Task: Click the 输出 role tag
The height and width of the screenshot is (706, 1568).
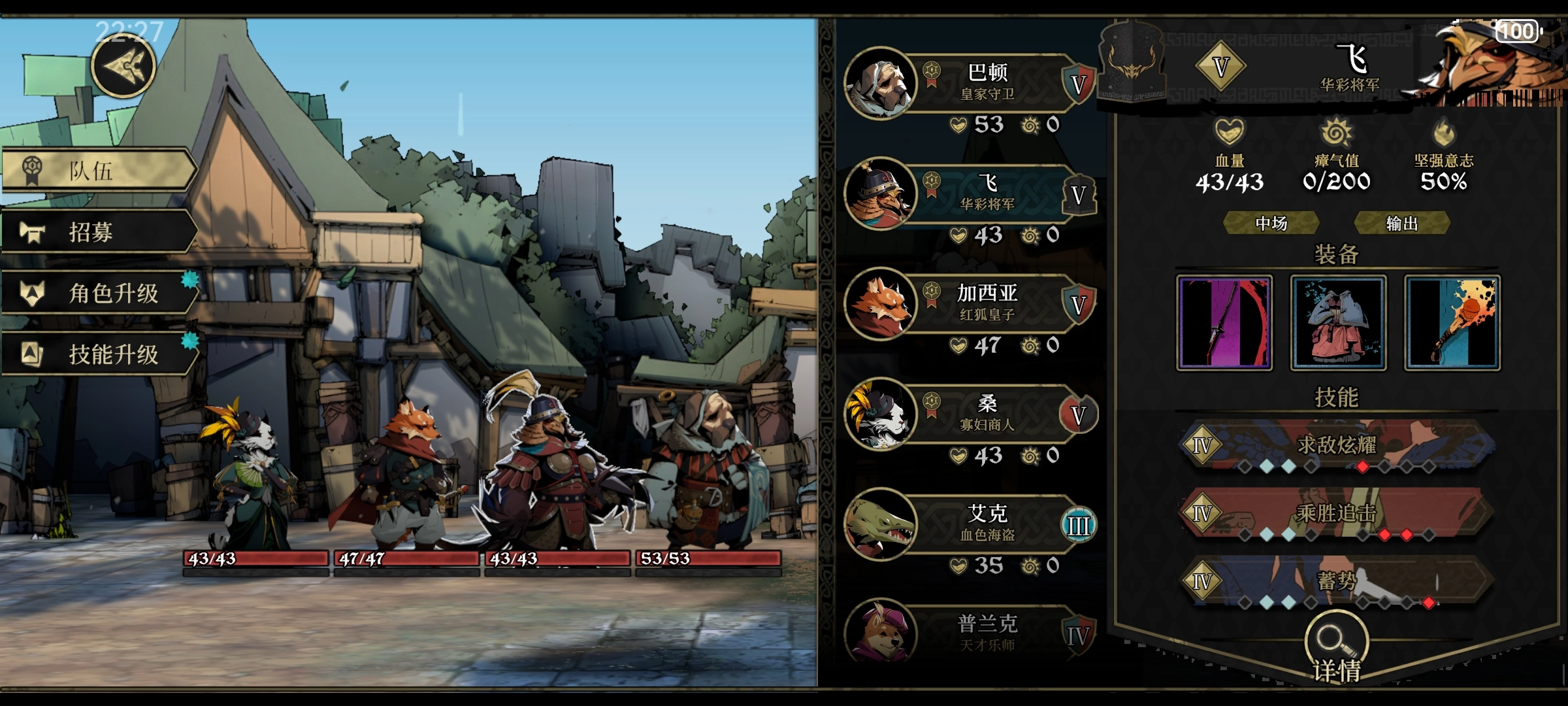Action: [1402, 224]
